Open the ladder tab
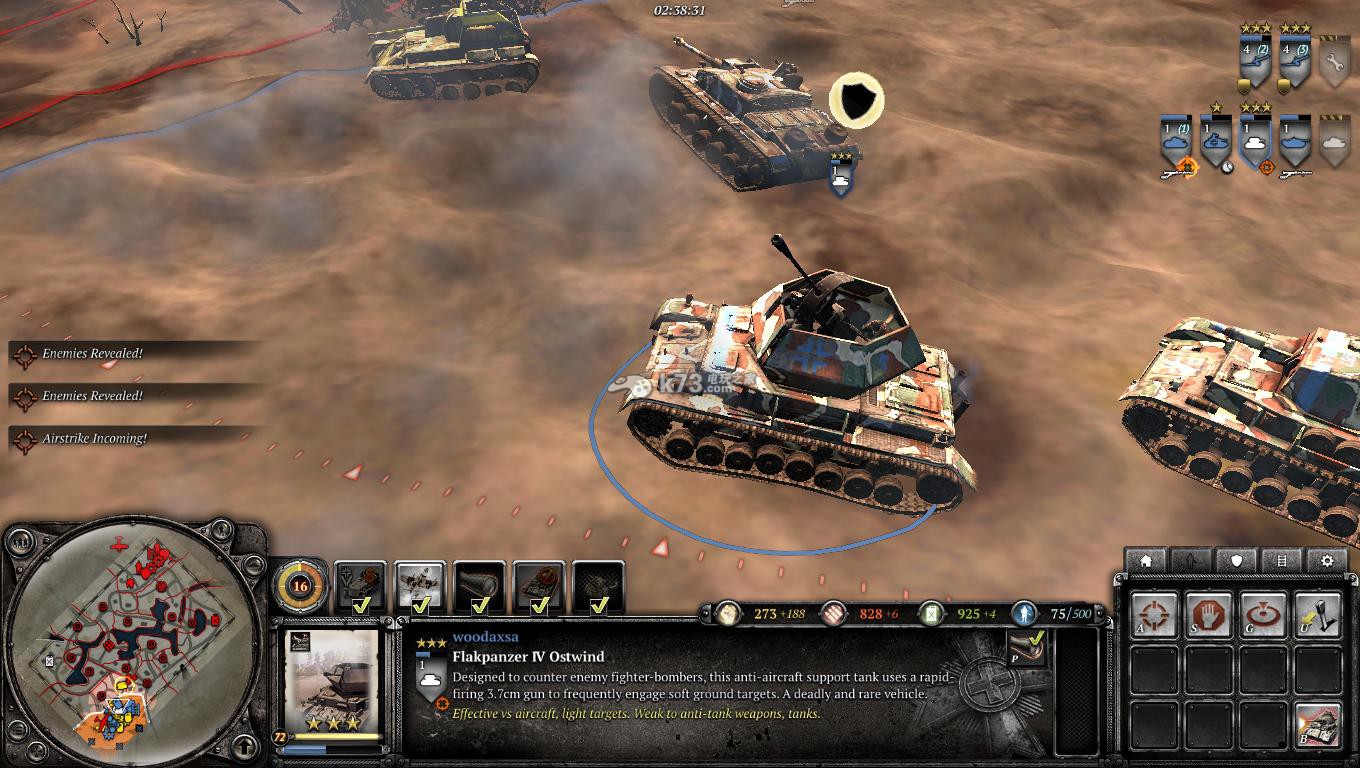 pyautogui.click(x=1282, y=561)
